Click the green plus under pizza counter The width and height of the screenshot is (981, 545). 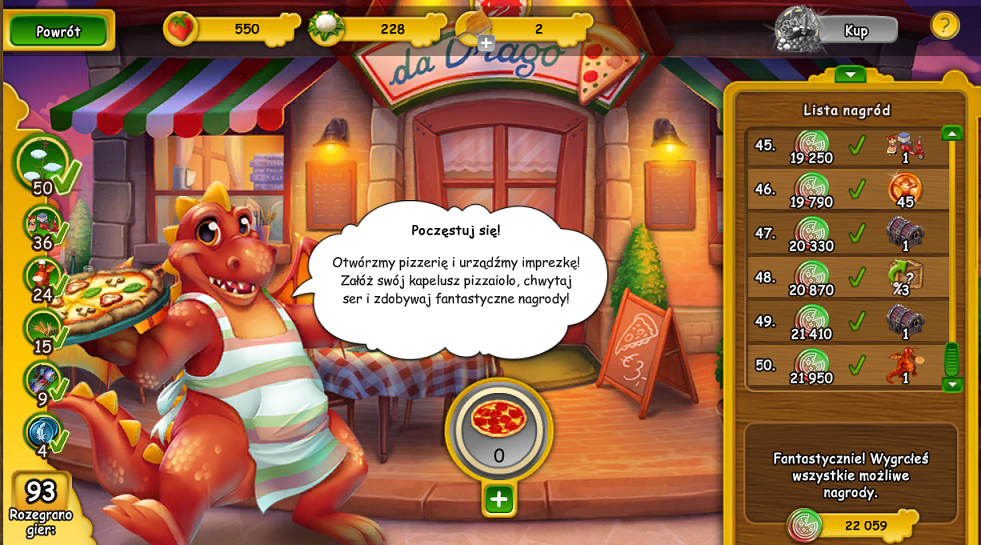click(498, 499)
